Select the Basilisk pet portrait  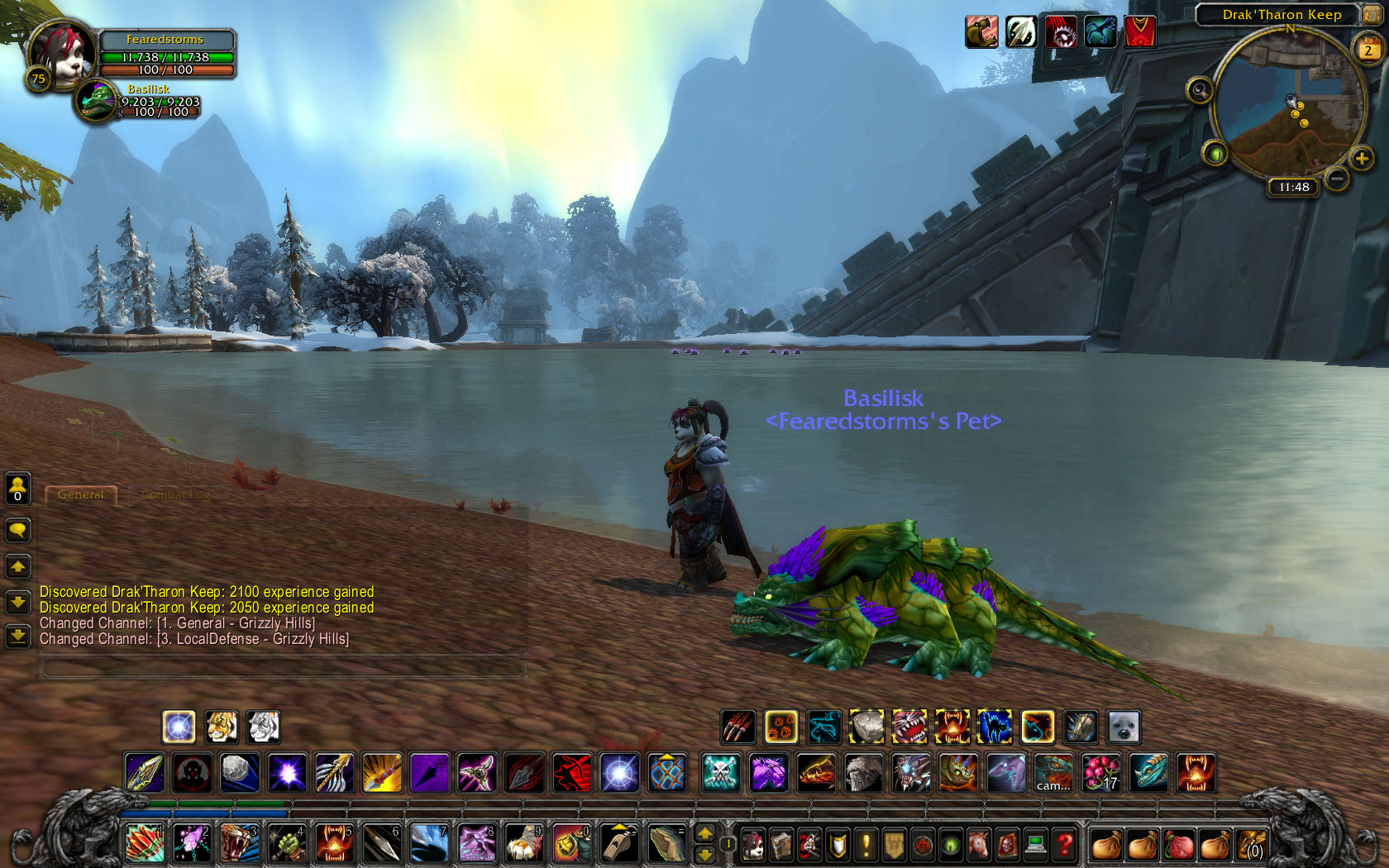tap(97, 102)
